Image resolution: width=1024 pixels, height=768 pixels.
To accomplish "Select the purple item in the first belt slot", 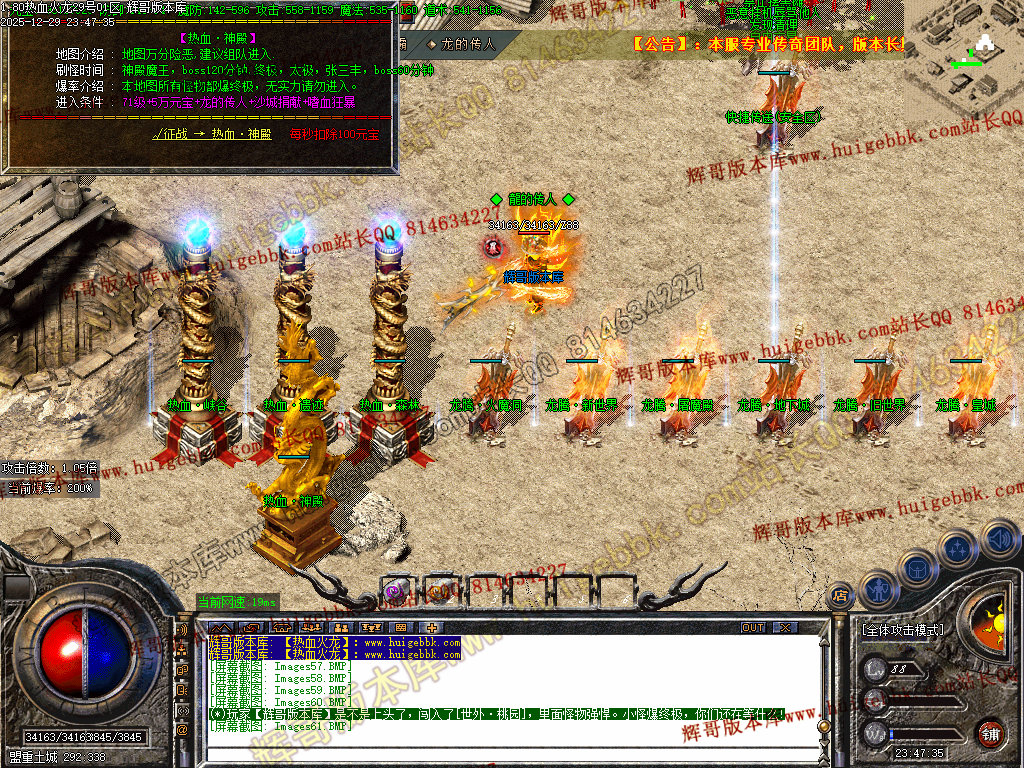I will (x=397, y=590).
